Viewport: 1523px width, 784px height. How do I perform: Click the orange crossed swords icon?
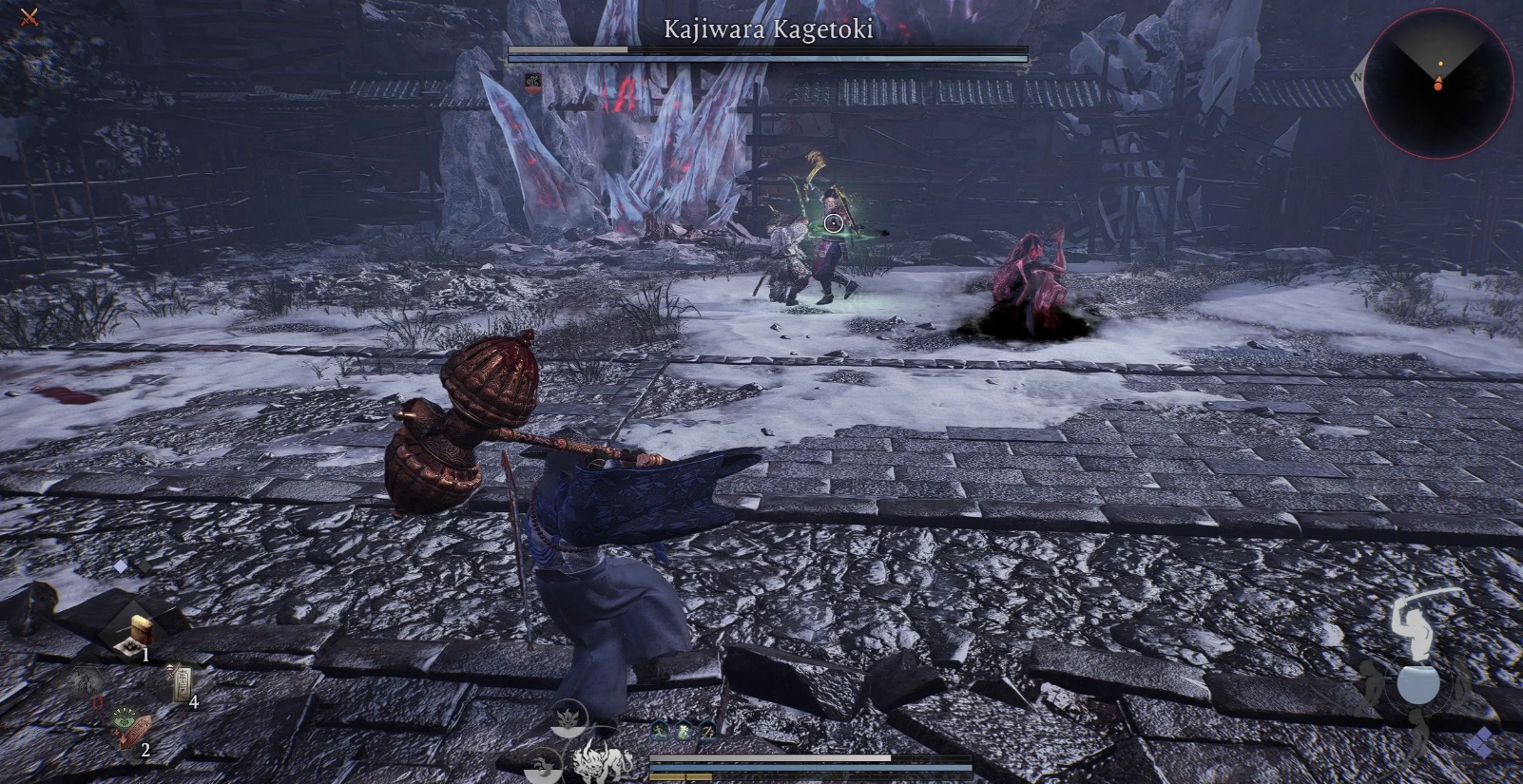click(x=29, y=16)
